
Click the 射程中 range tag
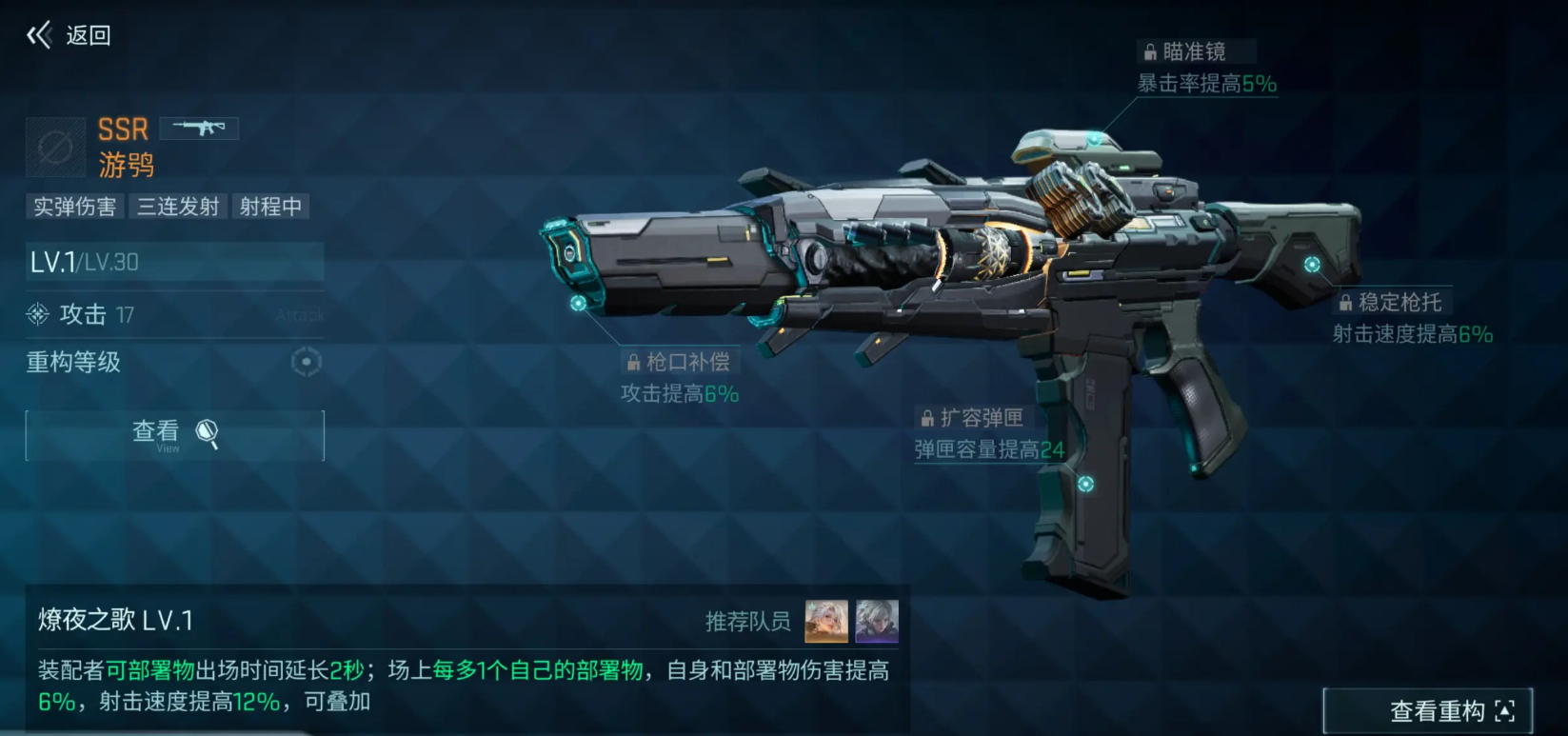[270, 207]
